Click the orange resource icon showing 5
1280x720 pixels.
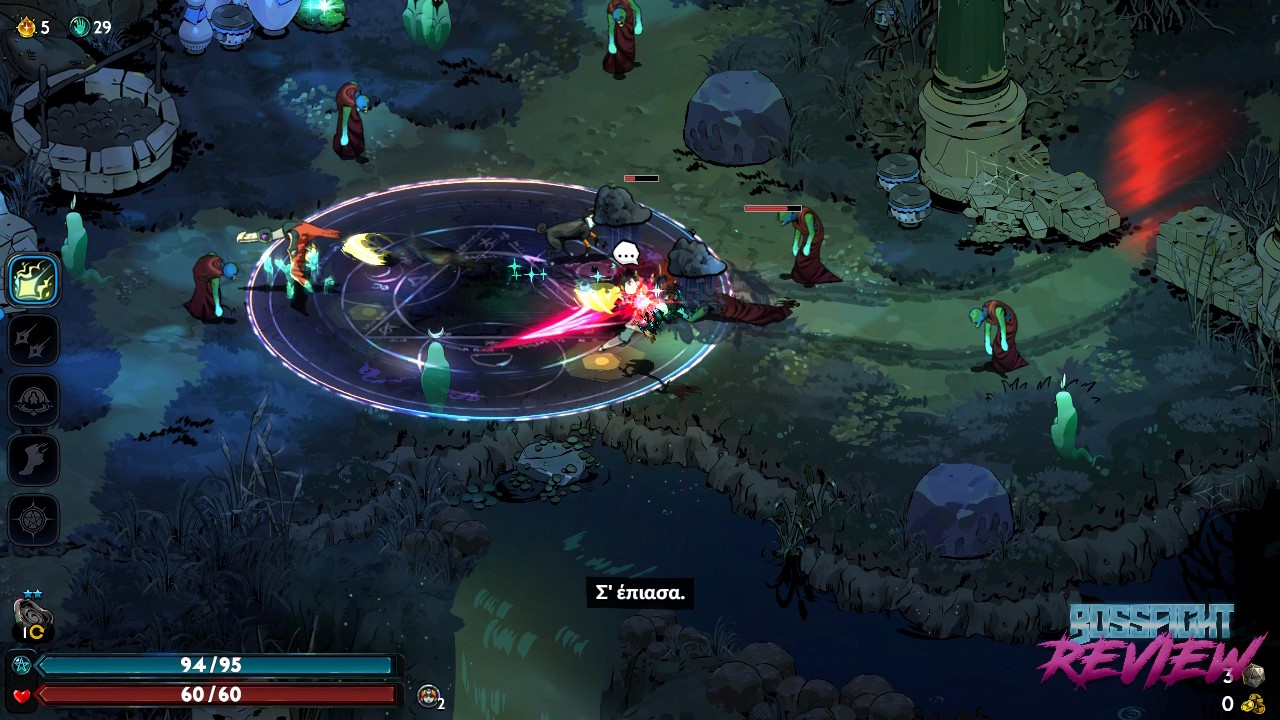click(x=26, y=27)
